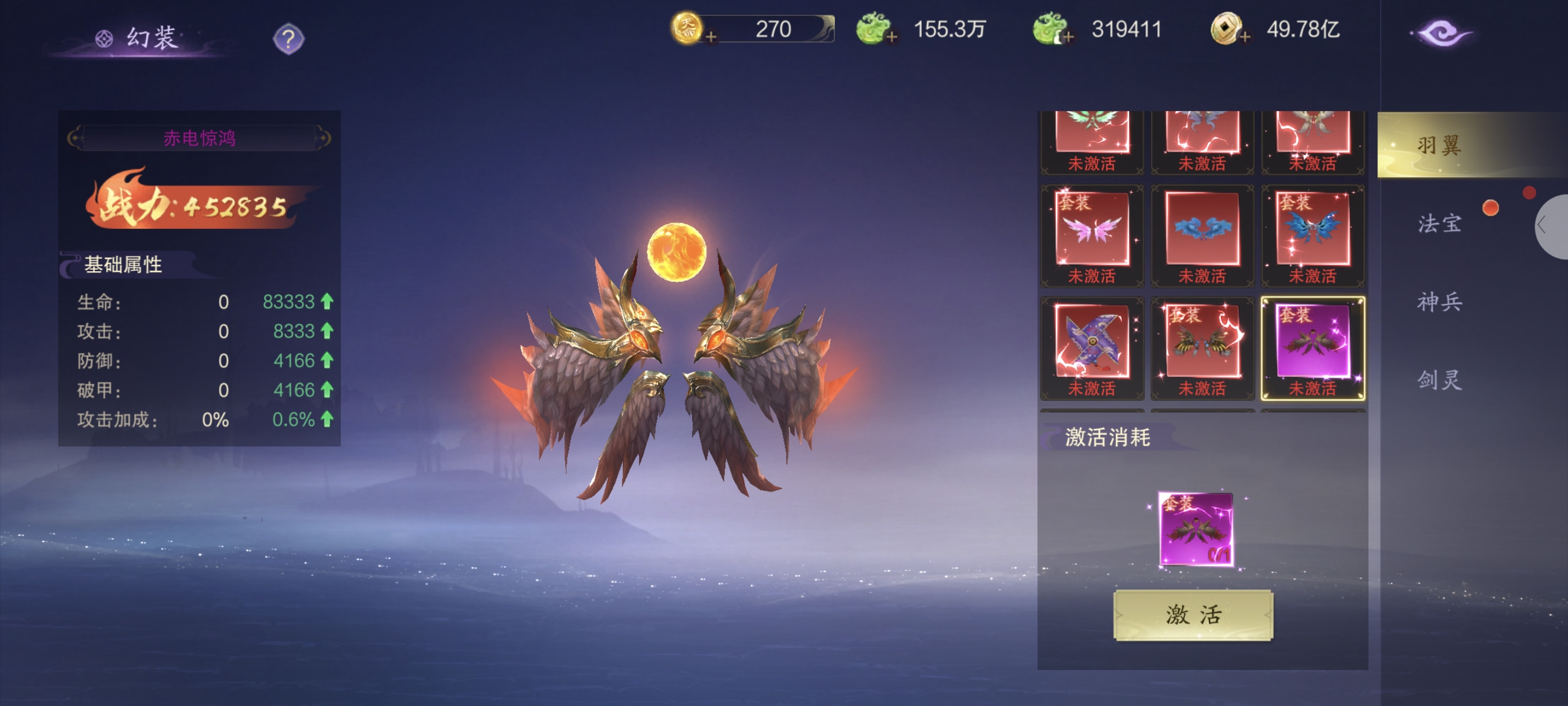Select the 神兵 tab
This screenshot has width=1568, height=706.
[1439, 302]
